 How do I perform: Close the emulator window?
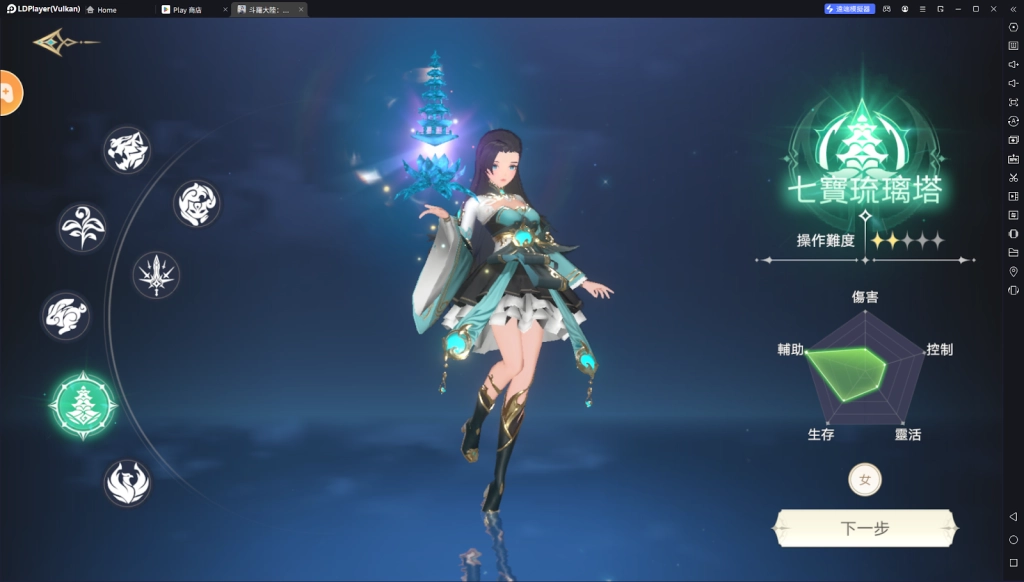(993, 9)
